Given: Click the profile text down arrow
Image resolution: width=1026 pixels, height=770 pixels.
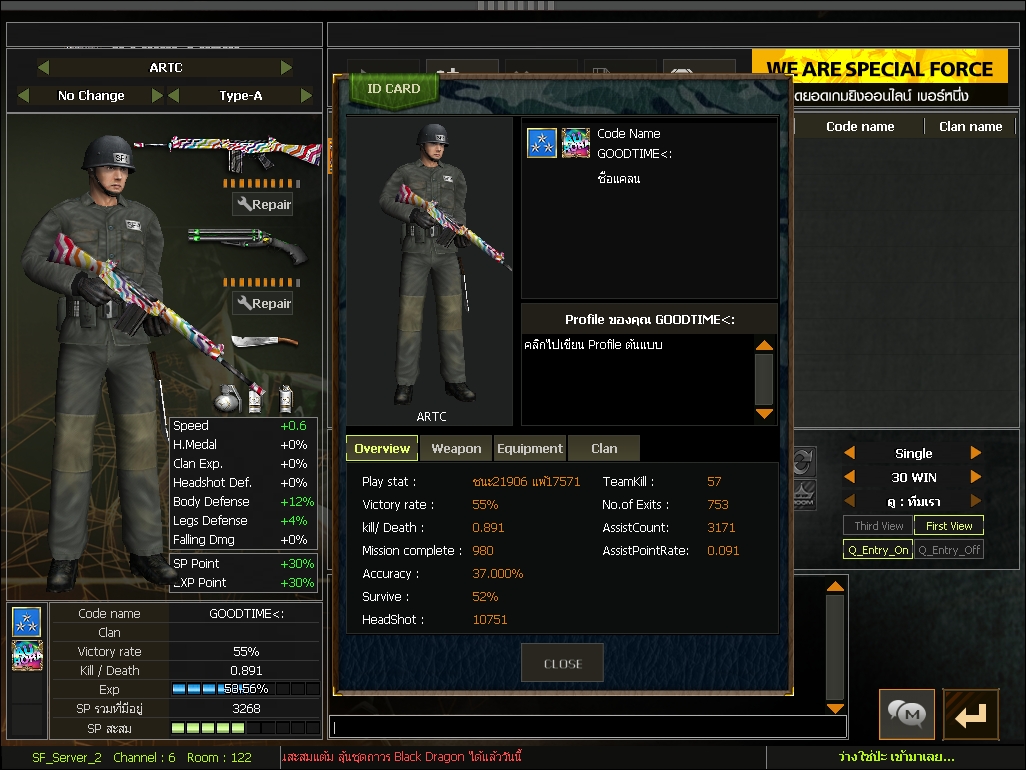Looking at the screenshot, I should pyautogui.click(x=764, y=413).
